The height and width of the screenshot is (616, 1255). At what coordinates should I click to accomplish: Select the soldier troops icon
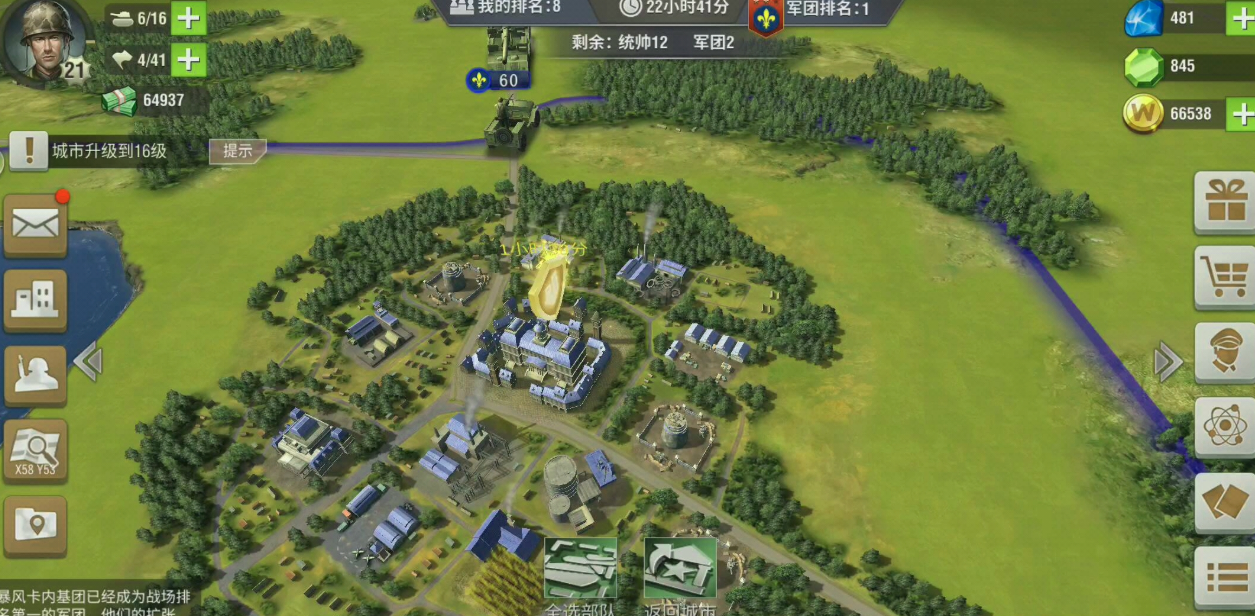click(35, 375)
